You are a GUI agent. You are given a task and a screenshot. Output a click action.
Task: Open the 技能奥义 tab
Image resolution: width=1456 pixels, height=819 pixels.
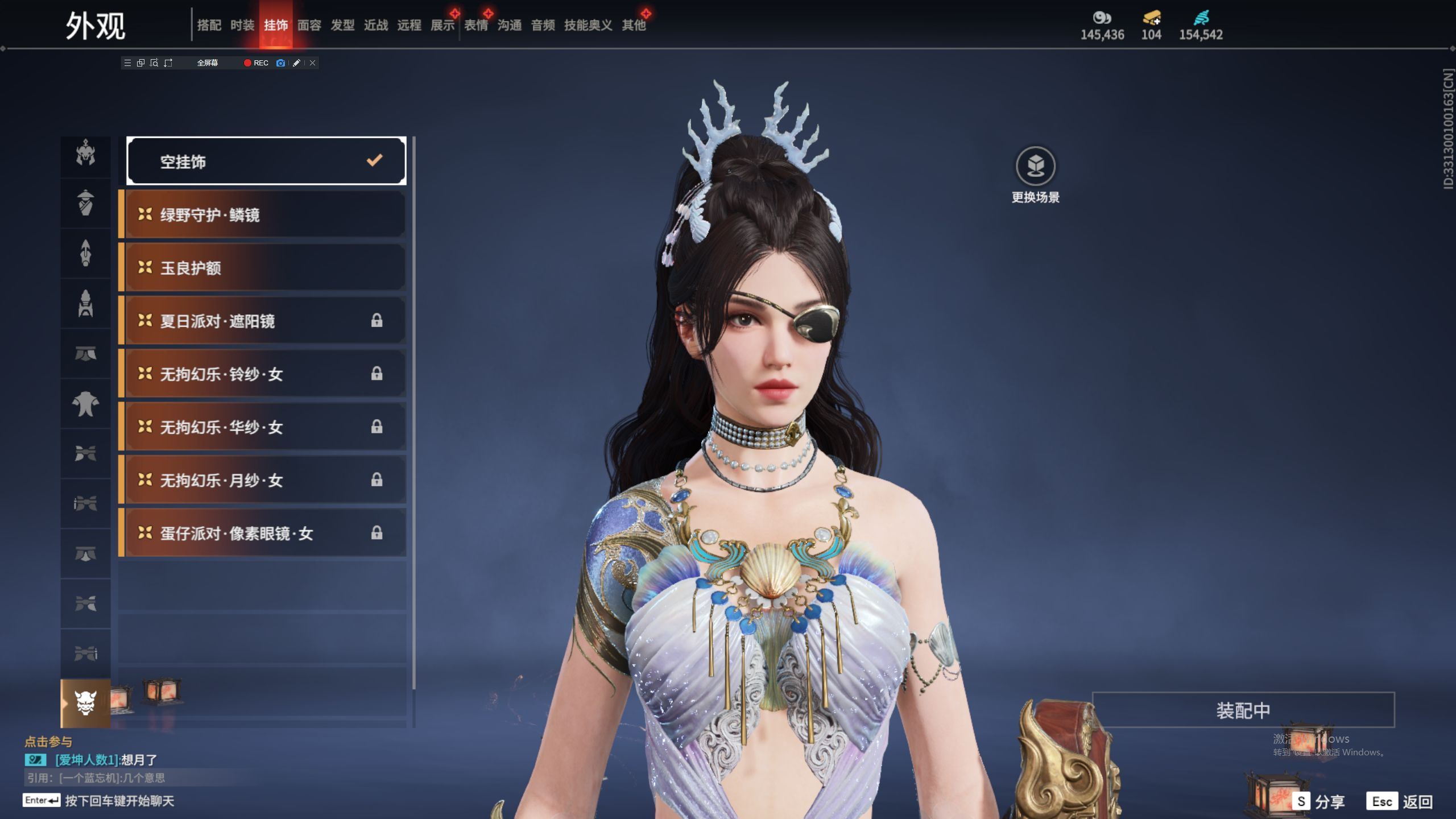click(588, 25)
